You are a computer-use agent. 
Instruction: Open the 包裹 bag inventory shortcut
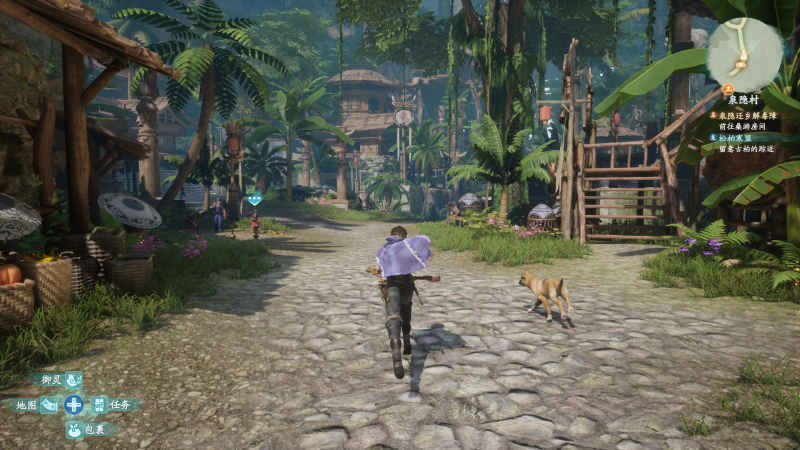click(x=74, y=429)
